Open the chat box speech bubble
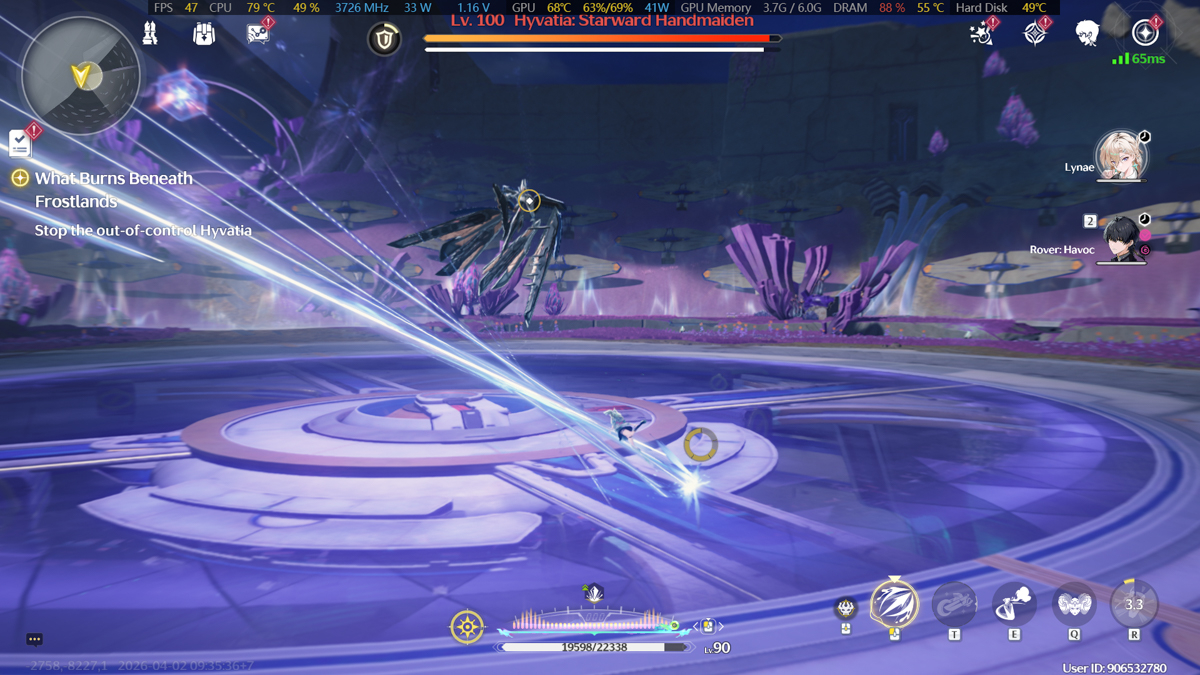Screen dimensions: 1200x675 pyautogui.click(x=34, y=639)
